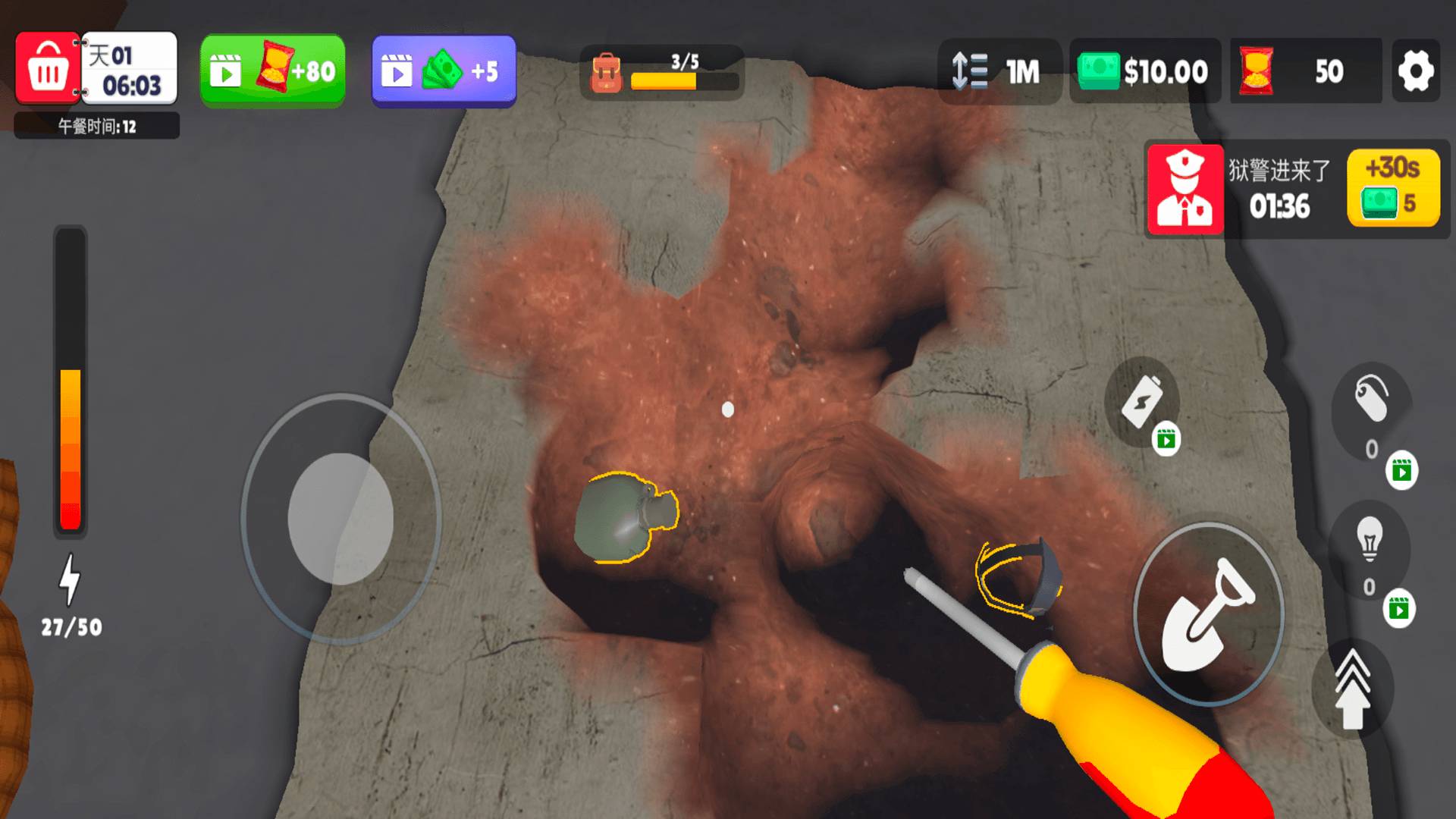The image size is (1456, 819).
Task: Activate the battery energy refill ad
Action: 1142,400
